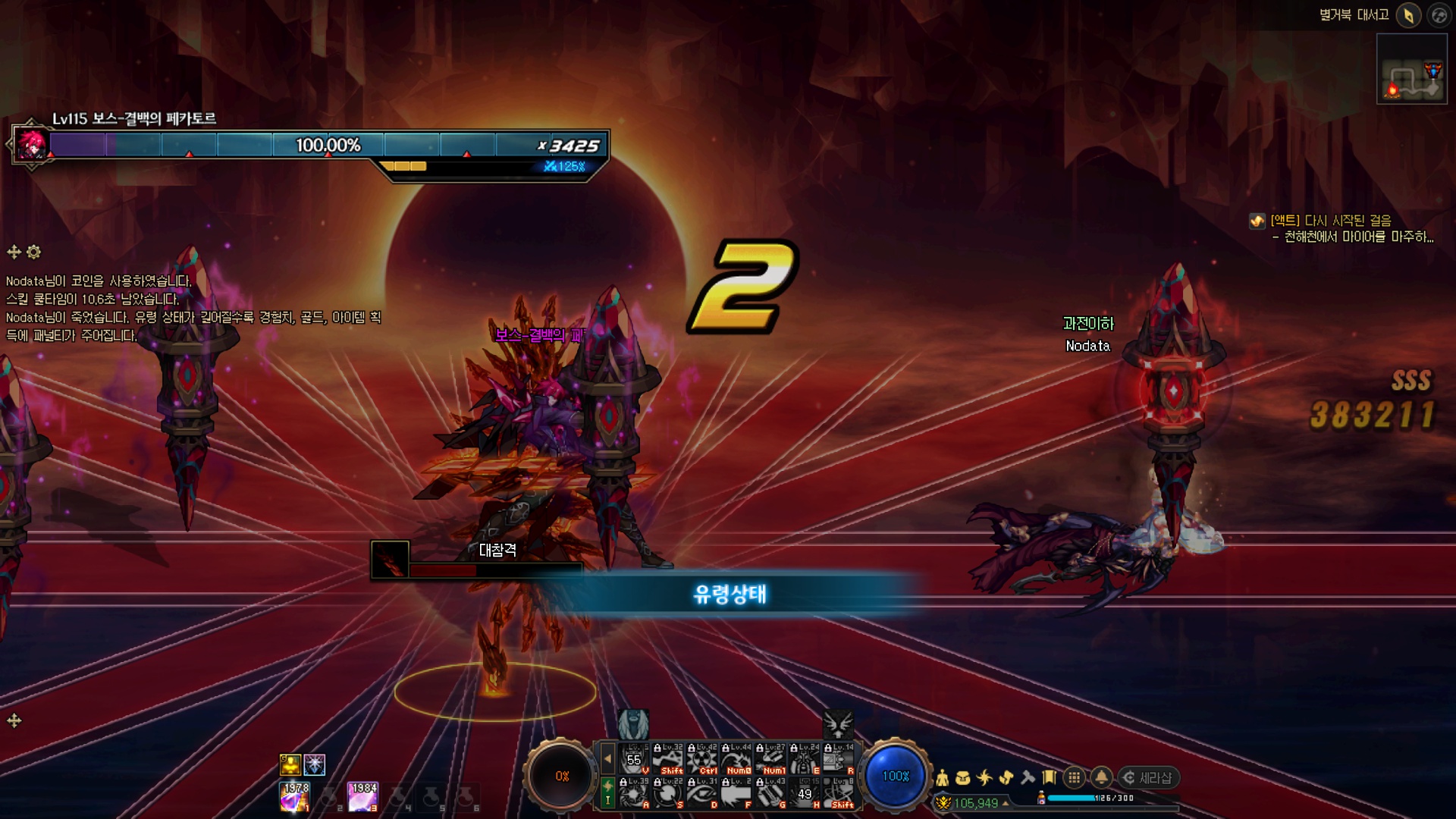Click the golden figure buff icon
The image size is (1456, 819).
(290, 764)
